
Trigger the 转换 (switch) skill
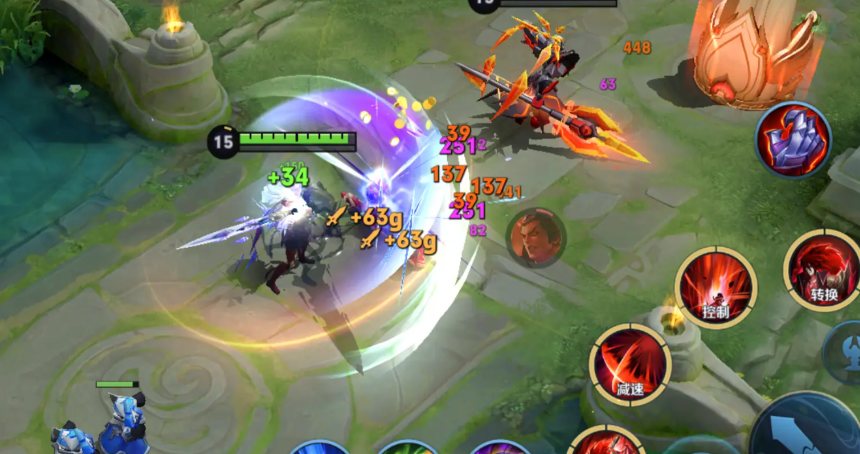pyautogui.click(x=822, y=271)
